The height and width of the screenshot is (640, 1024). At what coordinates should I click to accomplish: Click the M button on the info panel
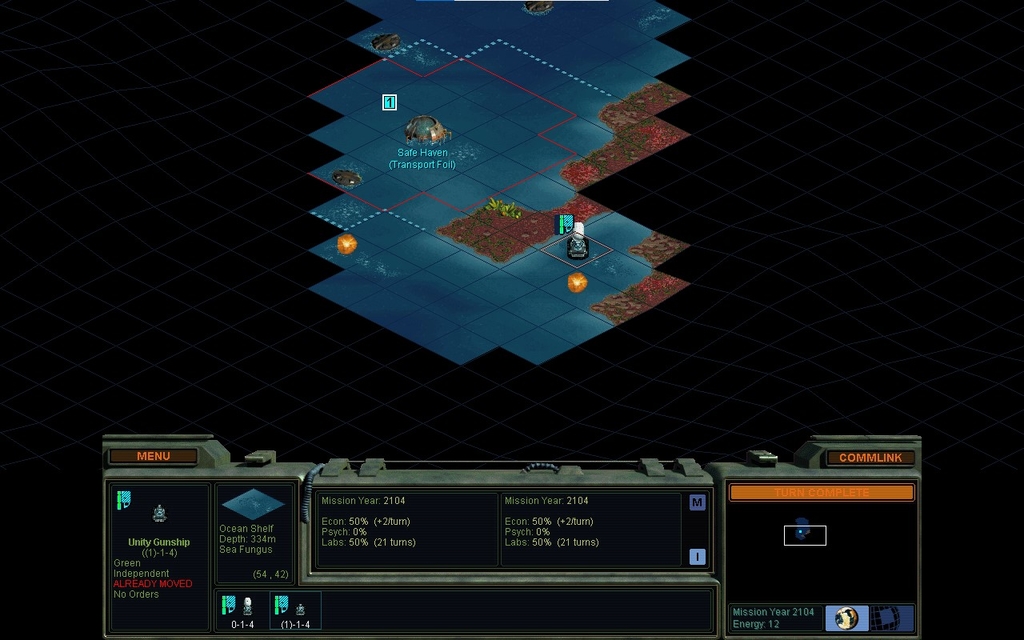pyautogui.click(x=697, y=502)
